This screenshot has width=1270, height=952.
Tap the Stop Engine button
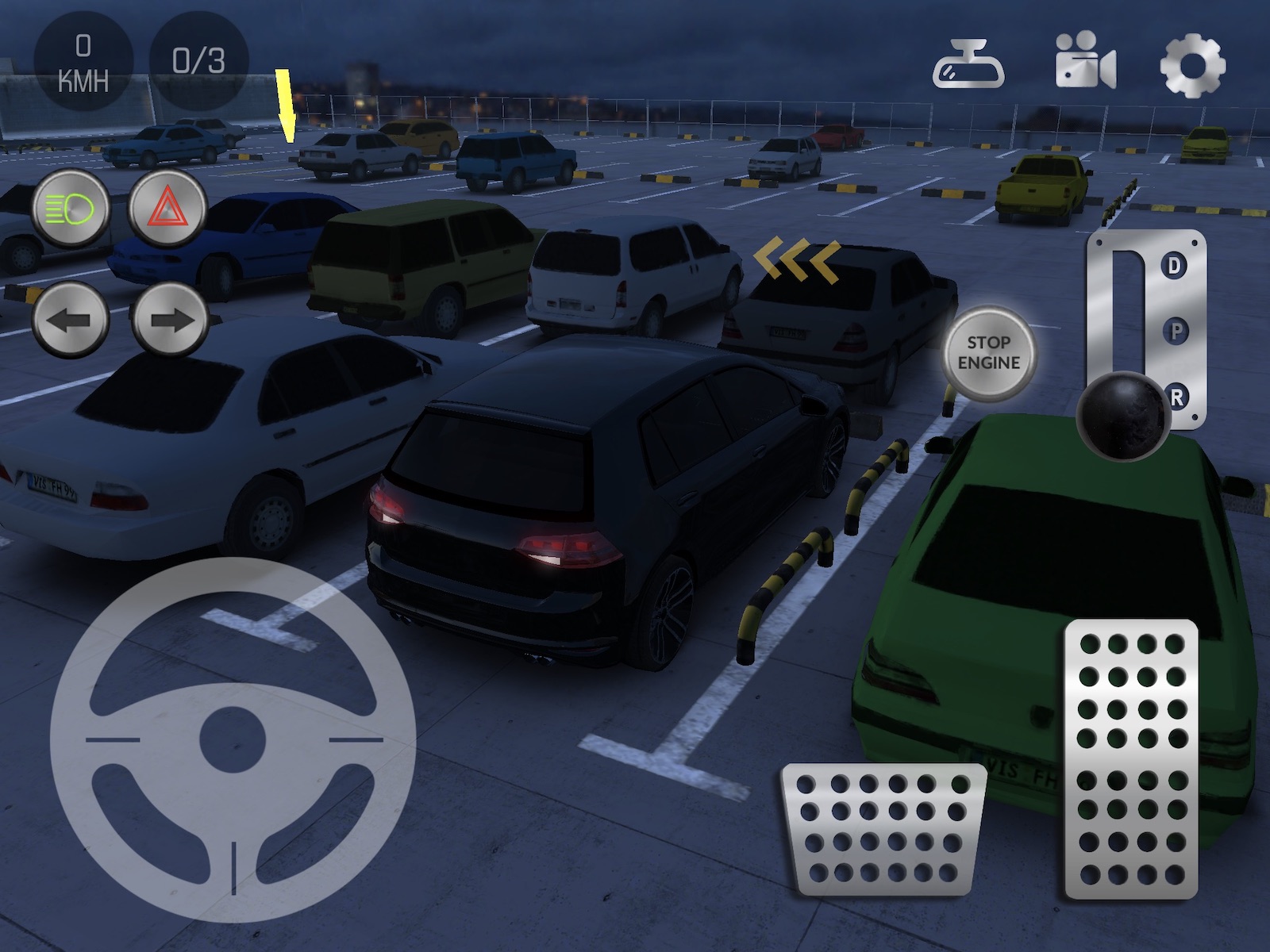[988, 353]
